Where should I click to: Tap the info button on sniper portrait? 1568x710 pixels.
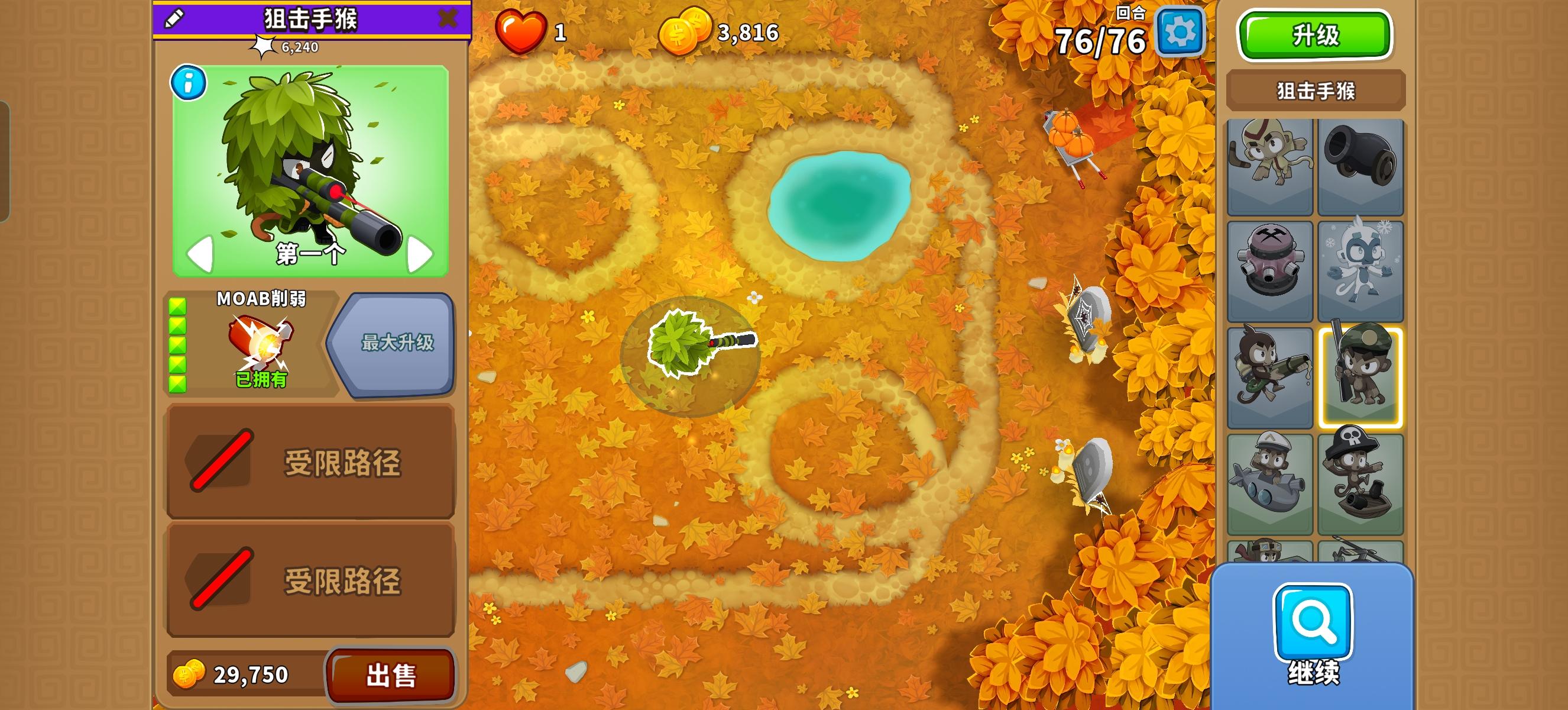189,83
